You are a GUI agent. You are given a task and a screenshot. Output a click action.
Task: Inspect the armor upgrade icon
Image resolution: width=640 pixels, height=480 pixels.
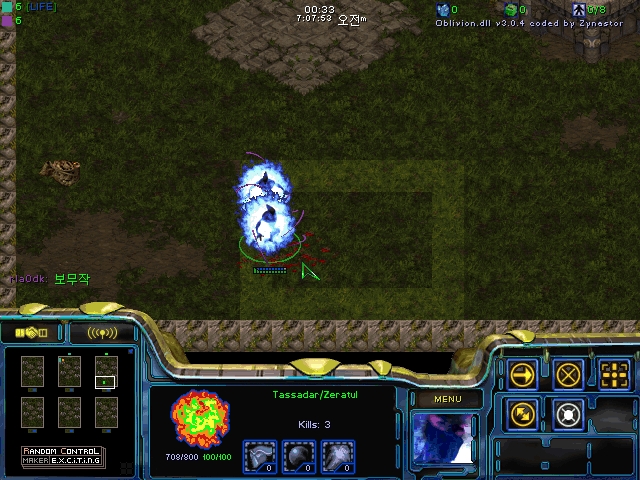coord(260,456)
